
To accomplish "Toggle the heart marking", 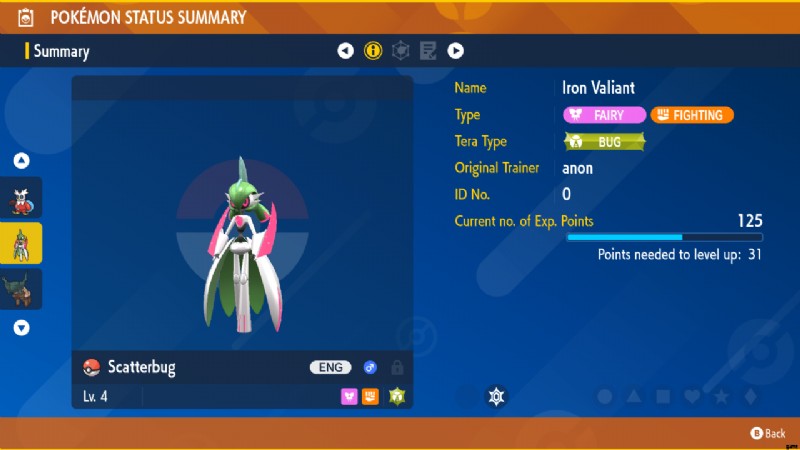I will click(692, 397).
